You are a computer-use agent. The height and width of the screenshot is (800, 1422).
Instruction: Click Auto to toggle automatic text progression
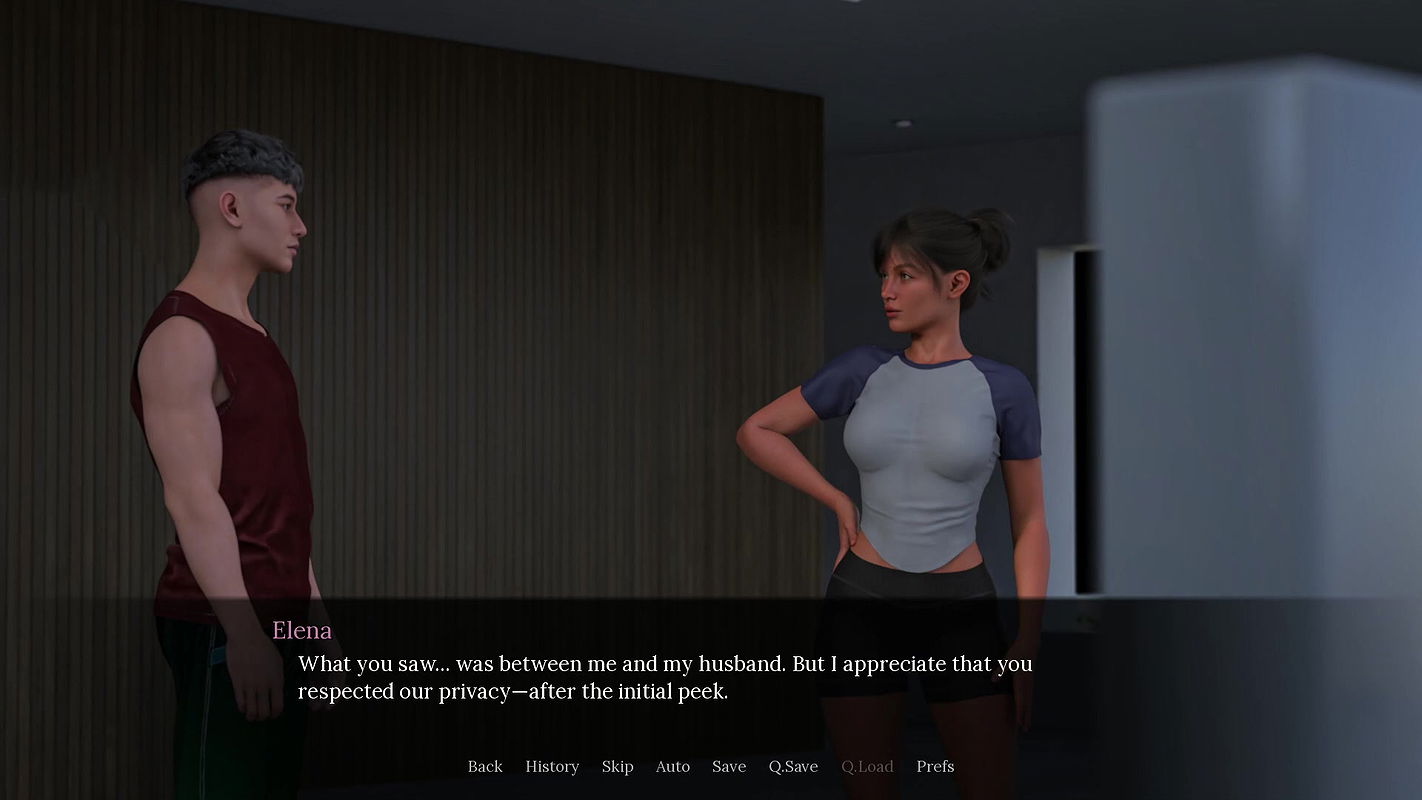pyautogui.click(x=672, y=766)
